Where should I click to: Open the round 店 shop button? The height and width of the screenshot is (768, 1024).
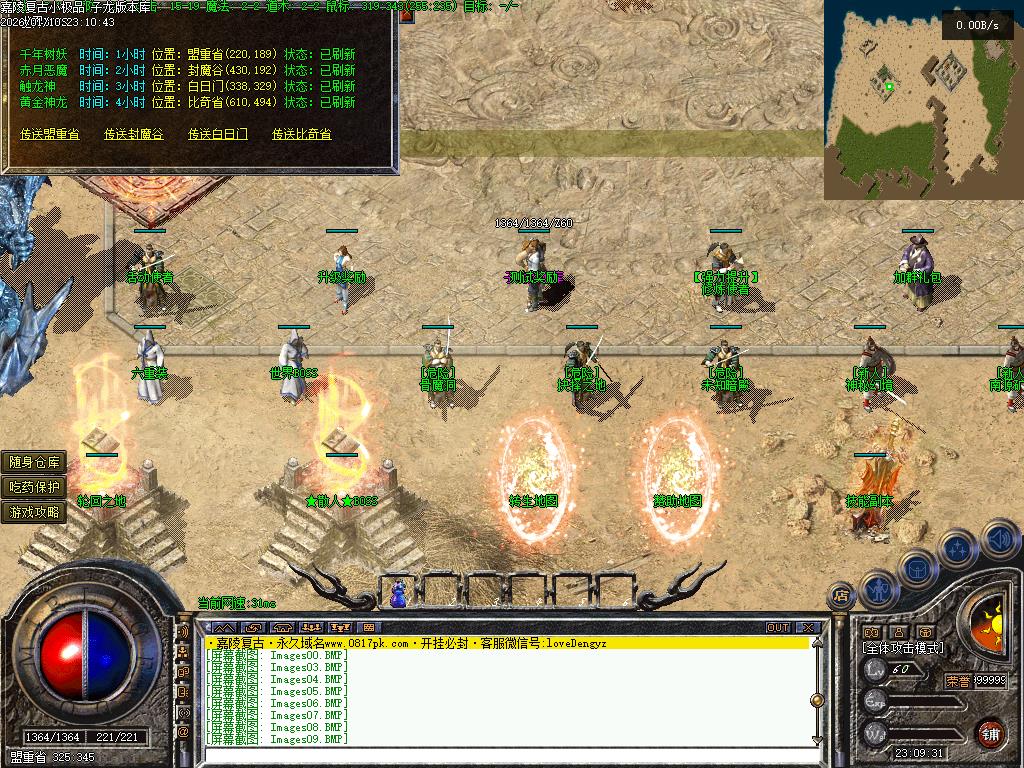tap(841, 596)
